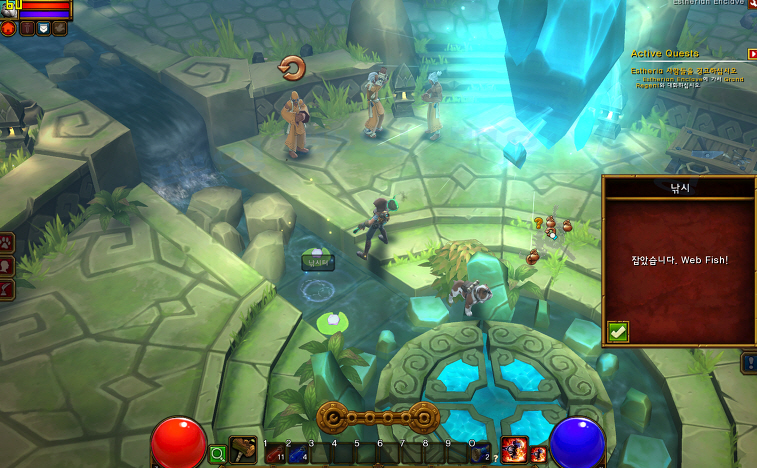Screen dimensions: 757x468
Task: Click the pet portrait in the corner
Action: pos(11,8)
